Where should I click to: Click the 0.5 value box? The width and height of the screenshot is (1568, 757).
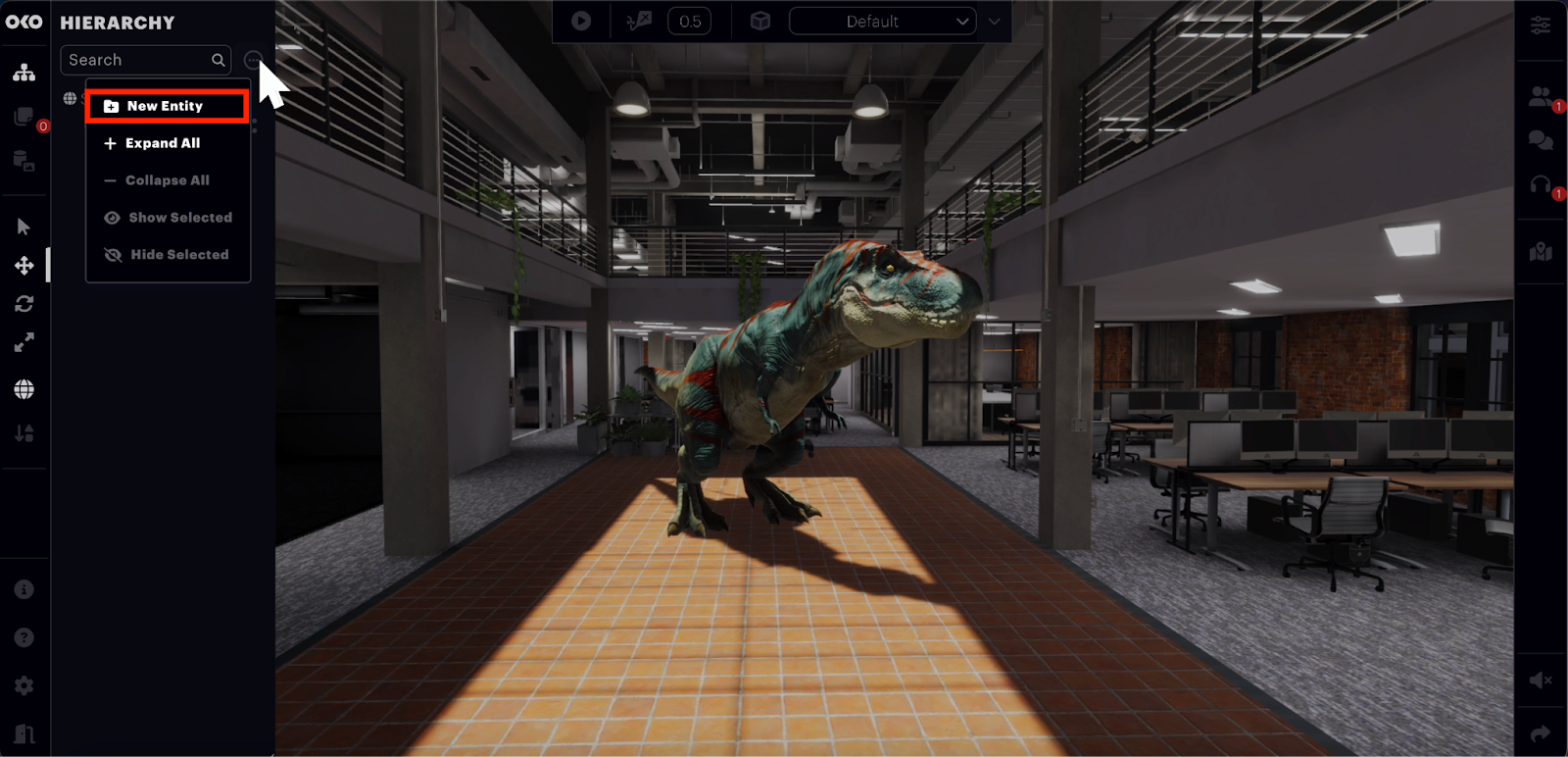pyautogui.click(x=690, y=22)
